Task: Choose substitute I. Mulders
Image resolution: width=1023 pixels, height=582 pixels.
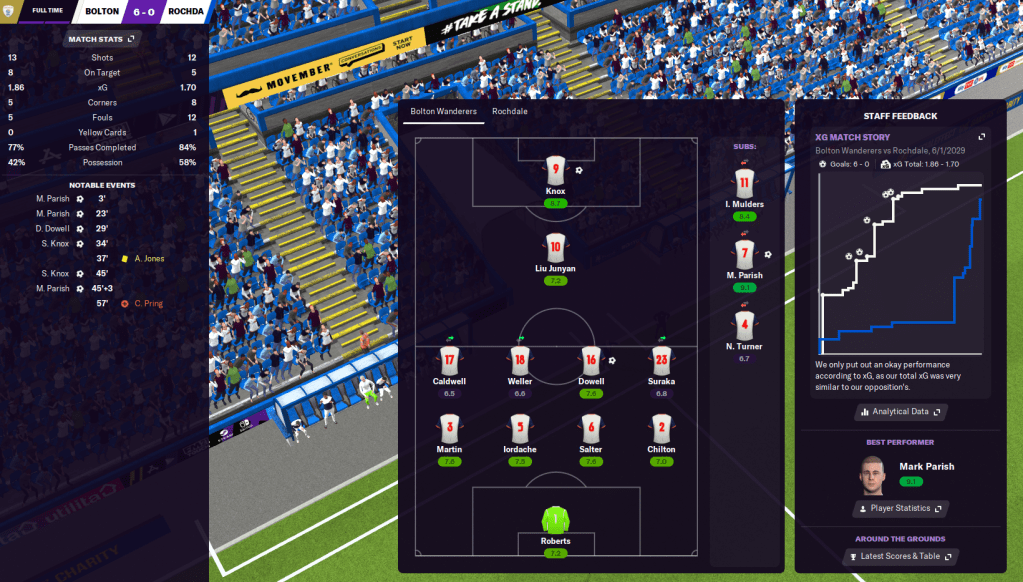Action: [x=743, y=183]
